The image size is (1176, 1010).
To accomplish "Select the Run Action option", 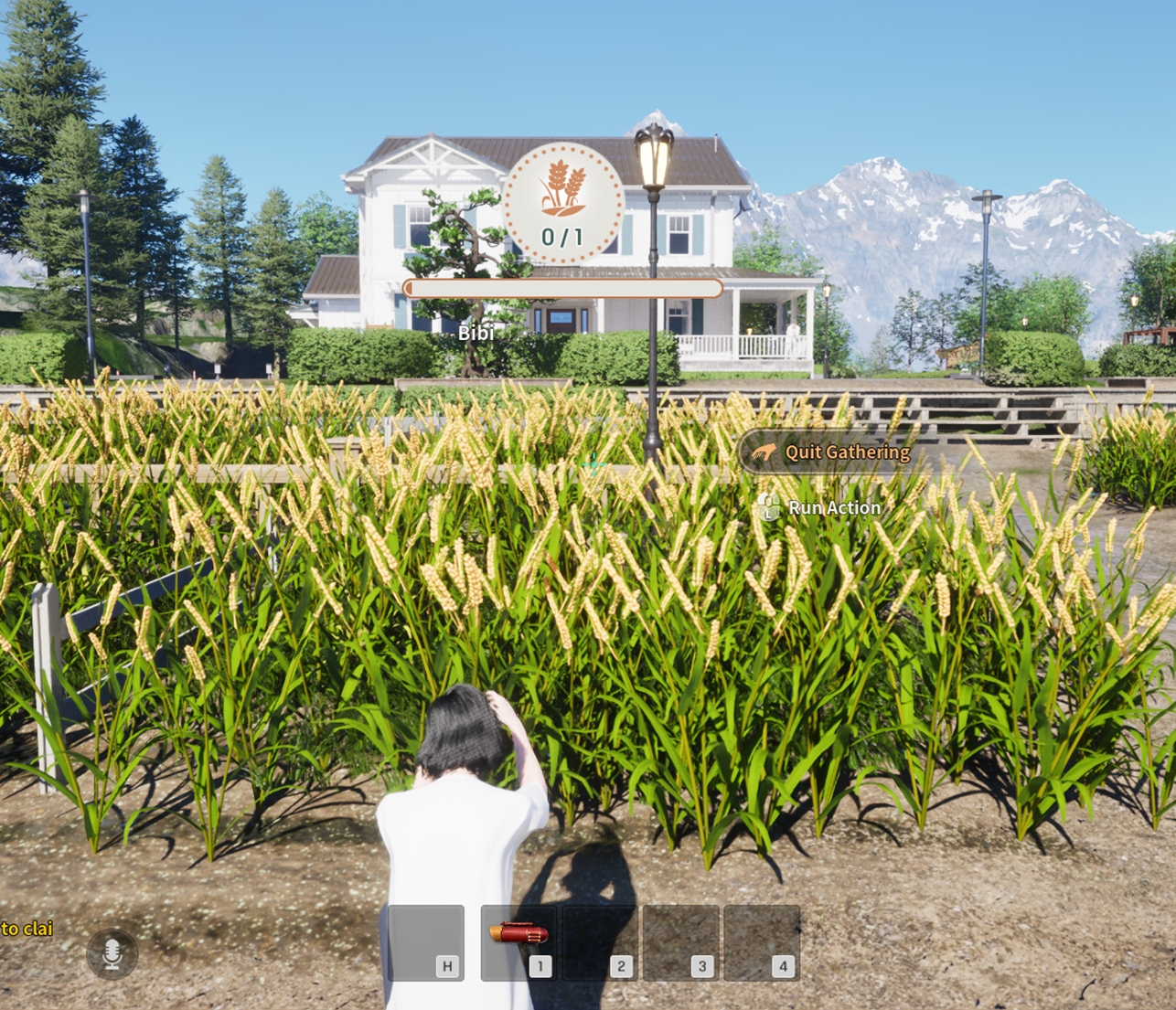I will point(823,508).
